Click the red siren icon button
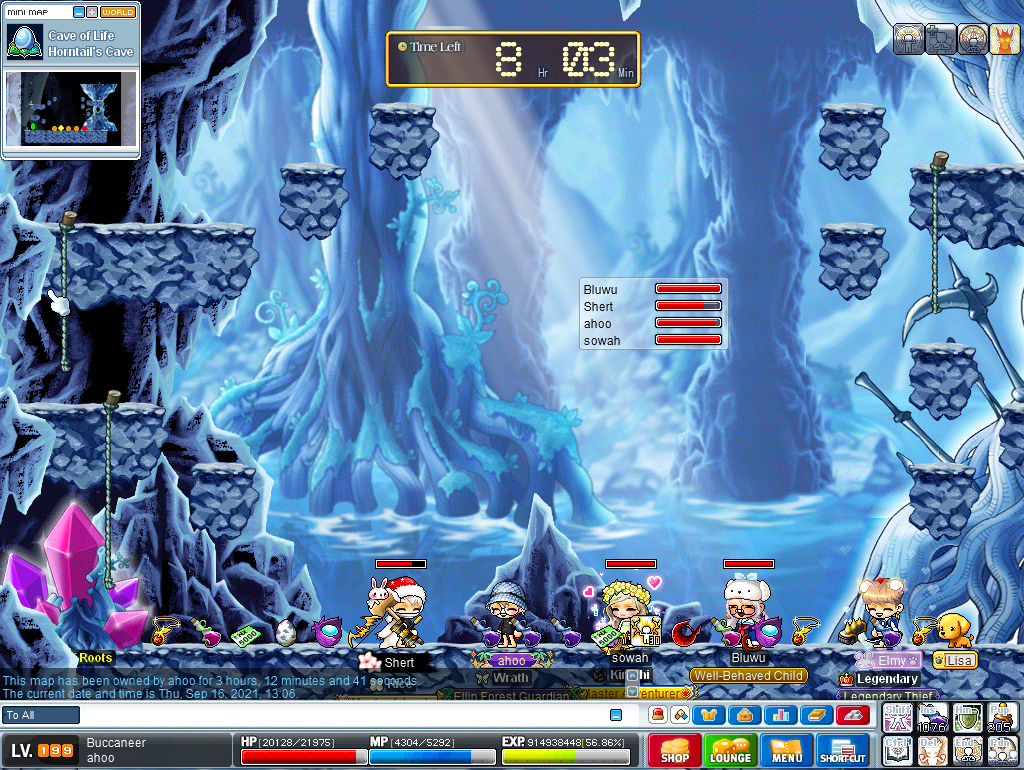This screenshot has height=770, width=1024. point(658,715)
